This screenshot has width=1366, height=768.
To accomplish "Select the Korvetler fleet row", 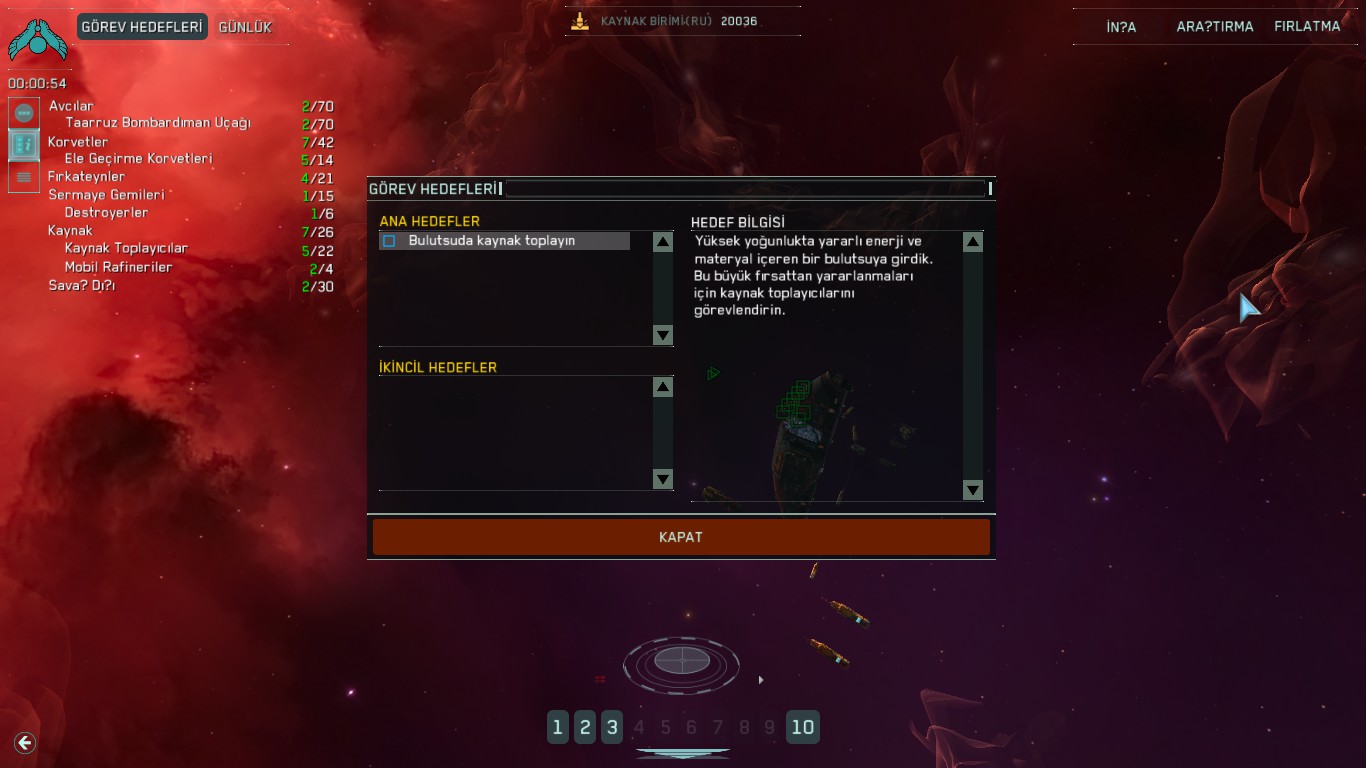I will [x=78, y=142].
